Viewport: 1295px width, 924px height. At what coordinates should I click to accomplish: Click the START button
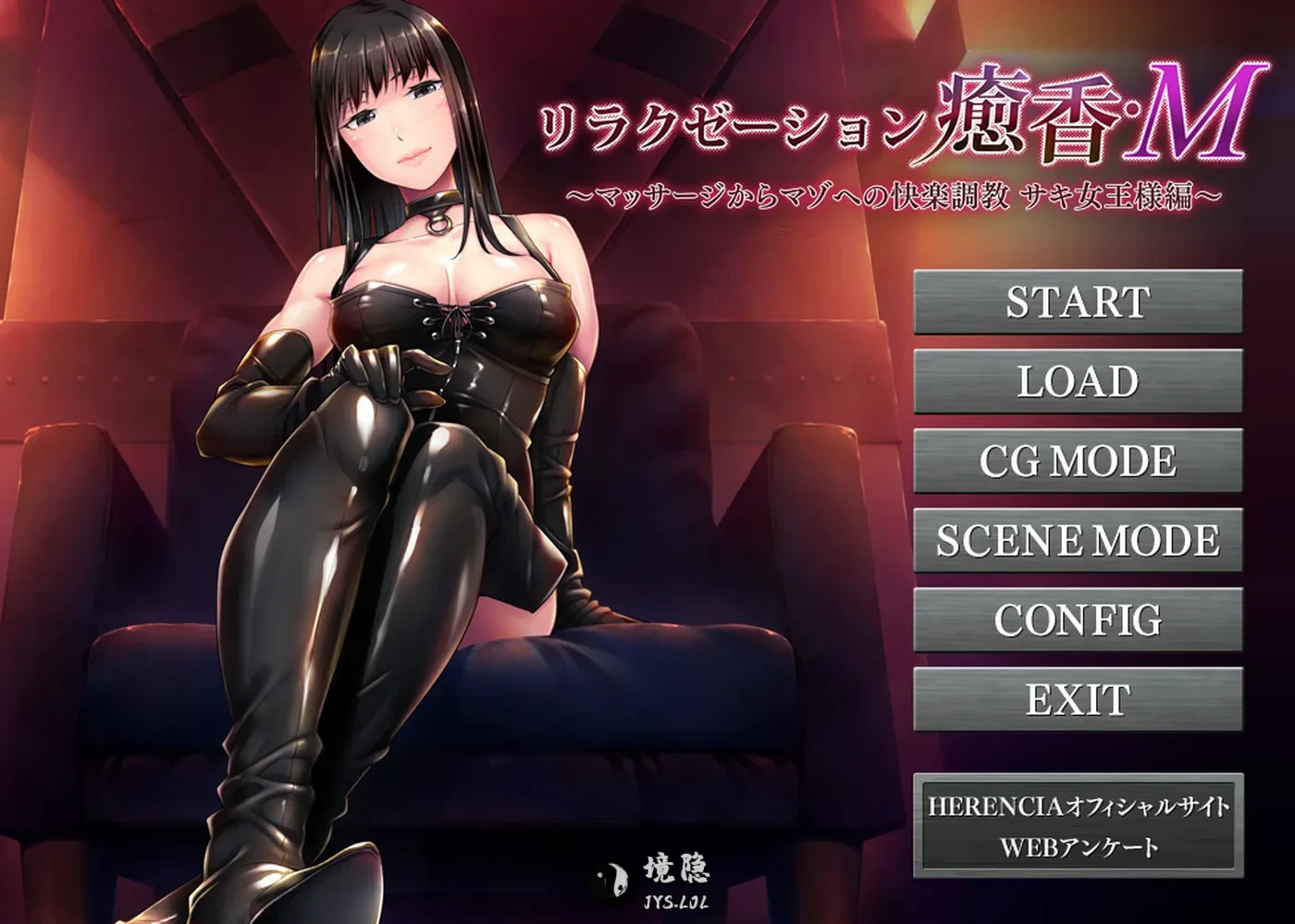coord(1078,302)
